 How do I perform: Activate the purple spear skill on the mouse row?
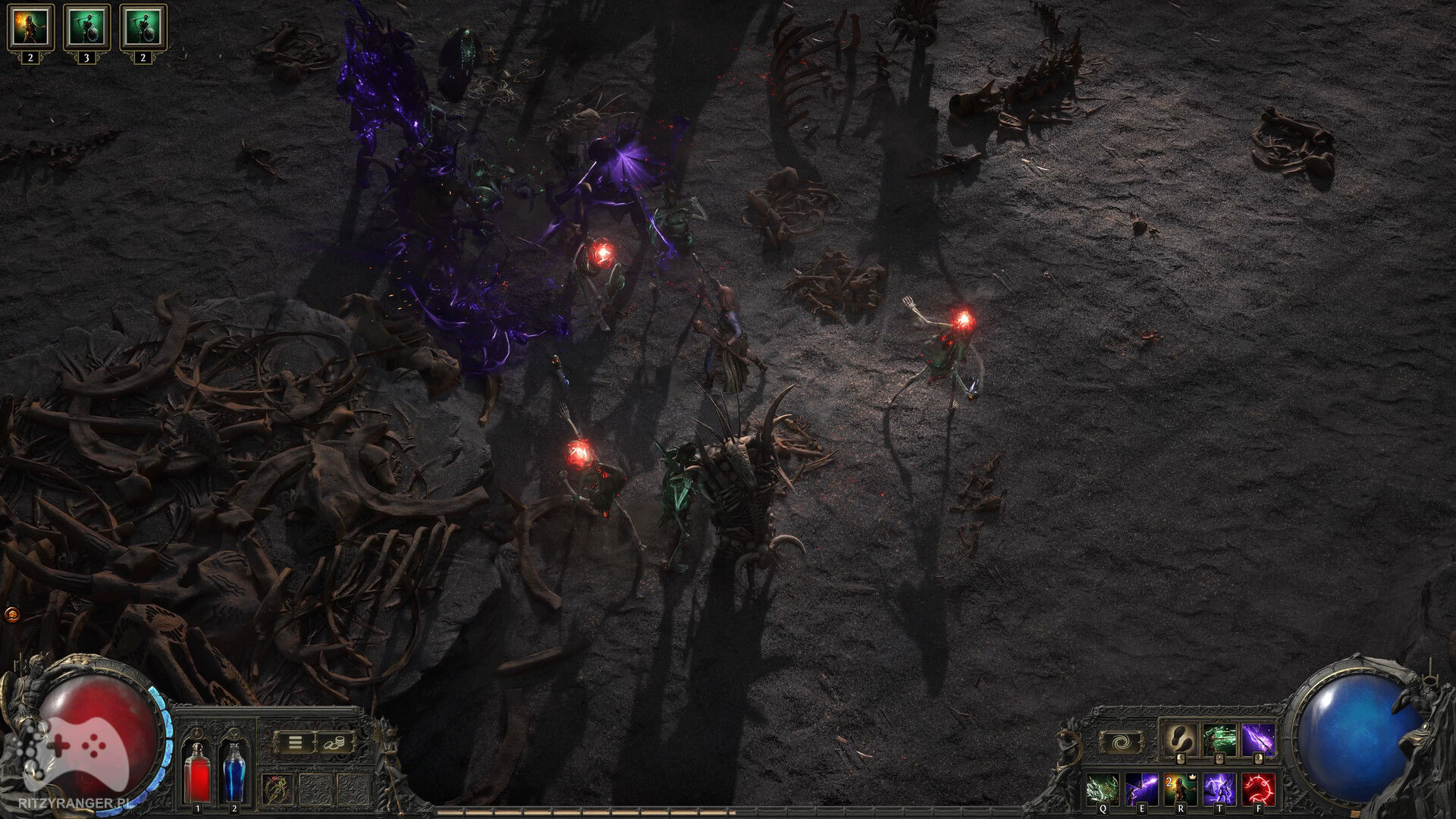pyautogui.click(x=1258, y=739)
